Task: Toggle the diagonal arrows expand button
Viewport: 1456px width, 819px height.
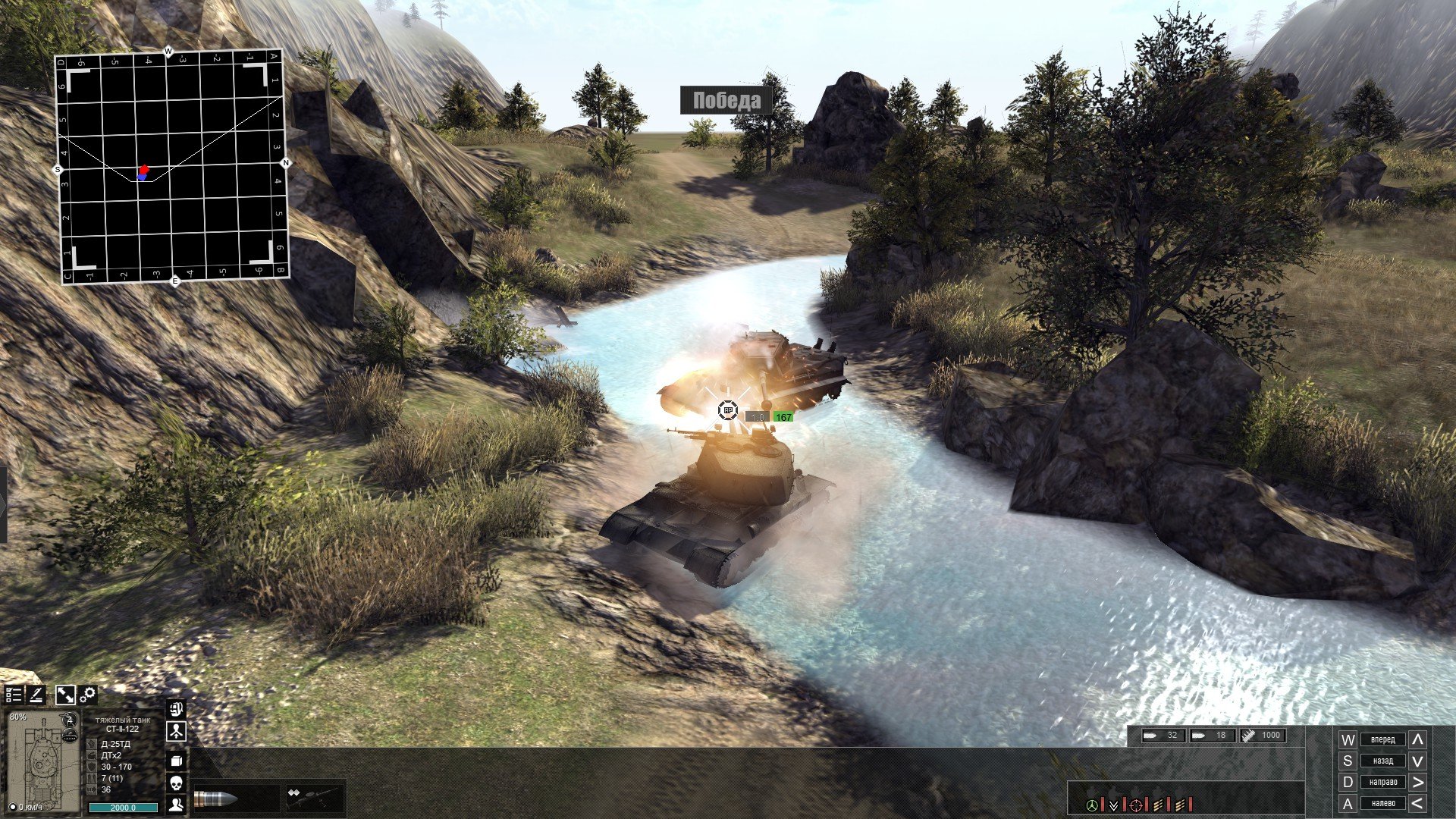Action: coord(65,695)
